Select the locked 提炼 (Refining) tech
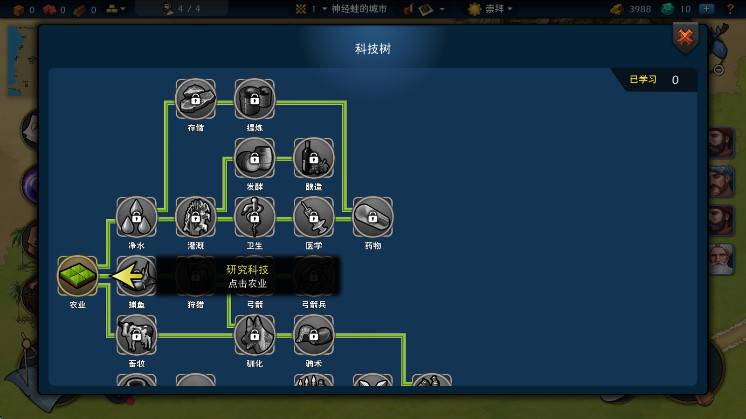 point(254,99)
